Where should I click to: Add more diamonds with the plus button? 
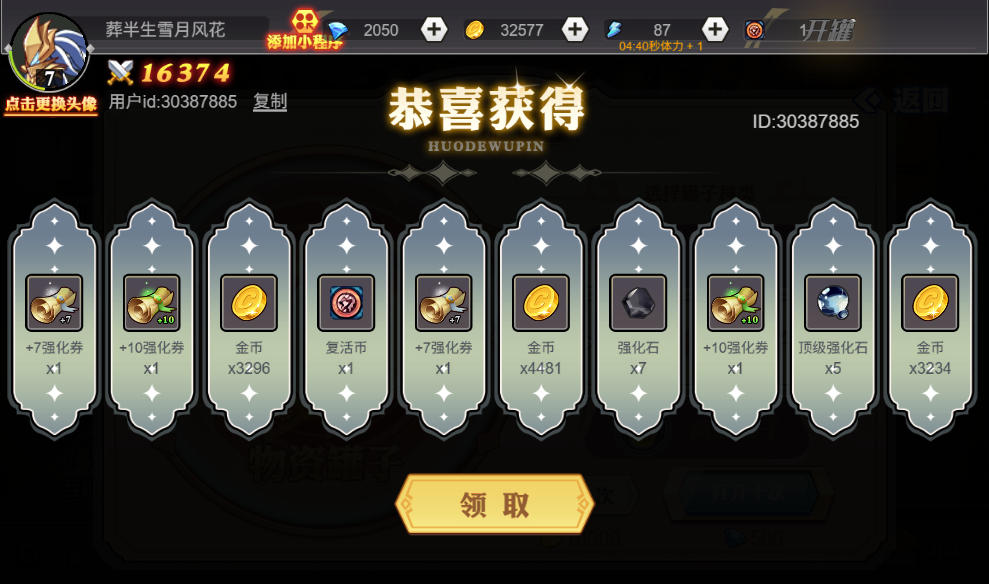coord(434,30)
